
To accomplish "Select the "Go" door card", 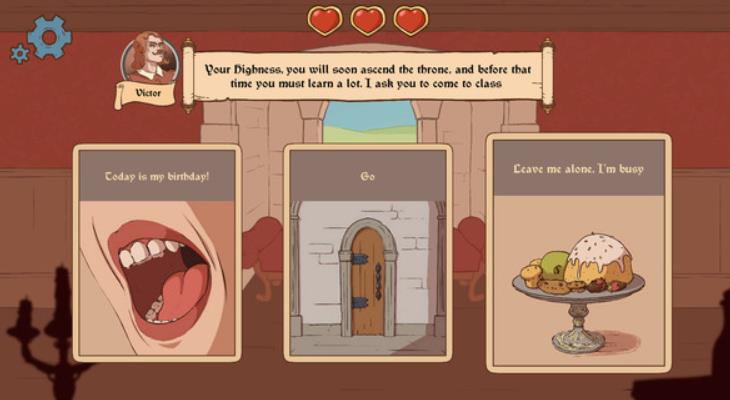I will (367, 252).
